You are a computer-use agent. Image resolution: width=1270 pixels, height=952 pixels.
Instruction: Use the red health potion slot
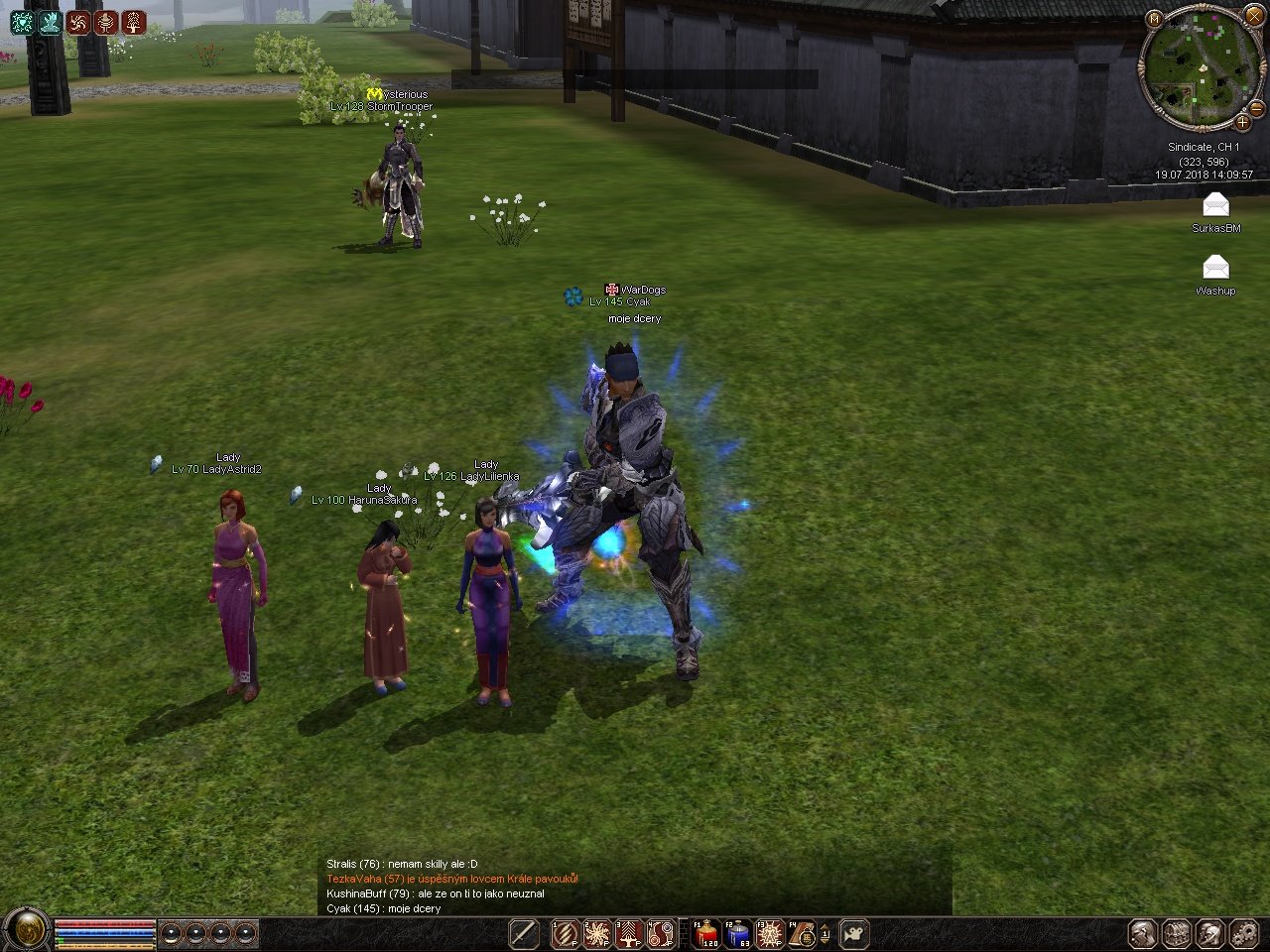click(707, 934)
